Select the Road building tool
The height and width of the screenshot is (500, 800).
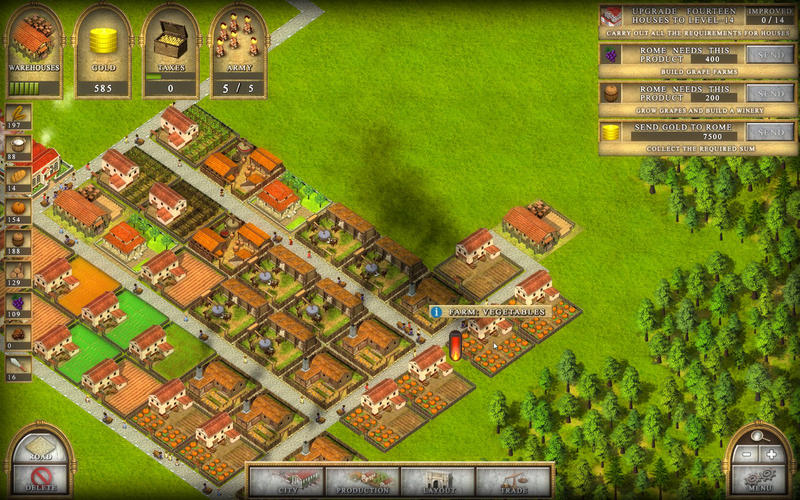39,450
